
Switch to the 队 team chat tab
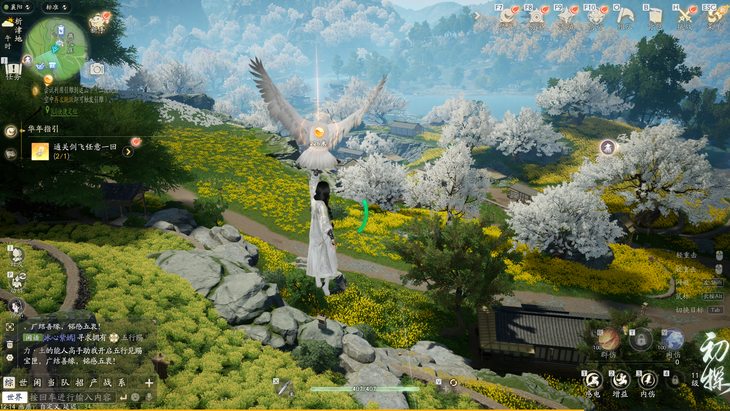point(64,382)
